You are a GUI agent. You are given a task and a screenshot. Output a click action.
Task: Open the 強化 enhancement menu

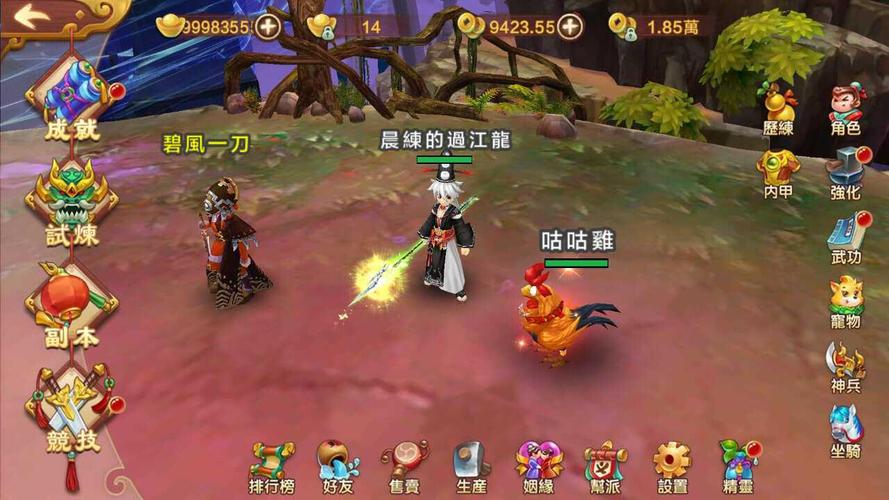pos(846,172)
